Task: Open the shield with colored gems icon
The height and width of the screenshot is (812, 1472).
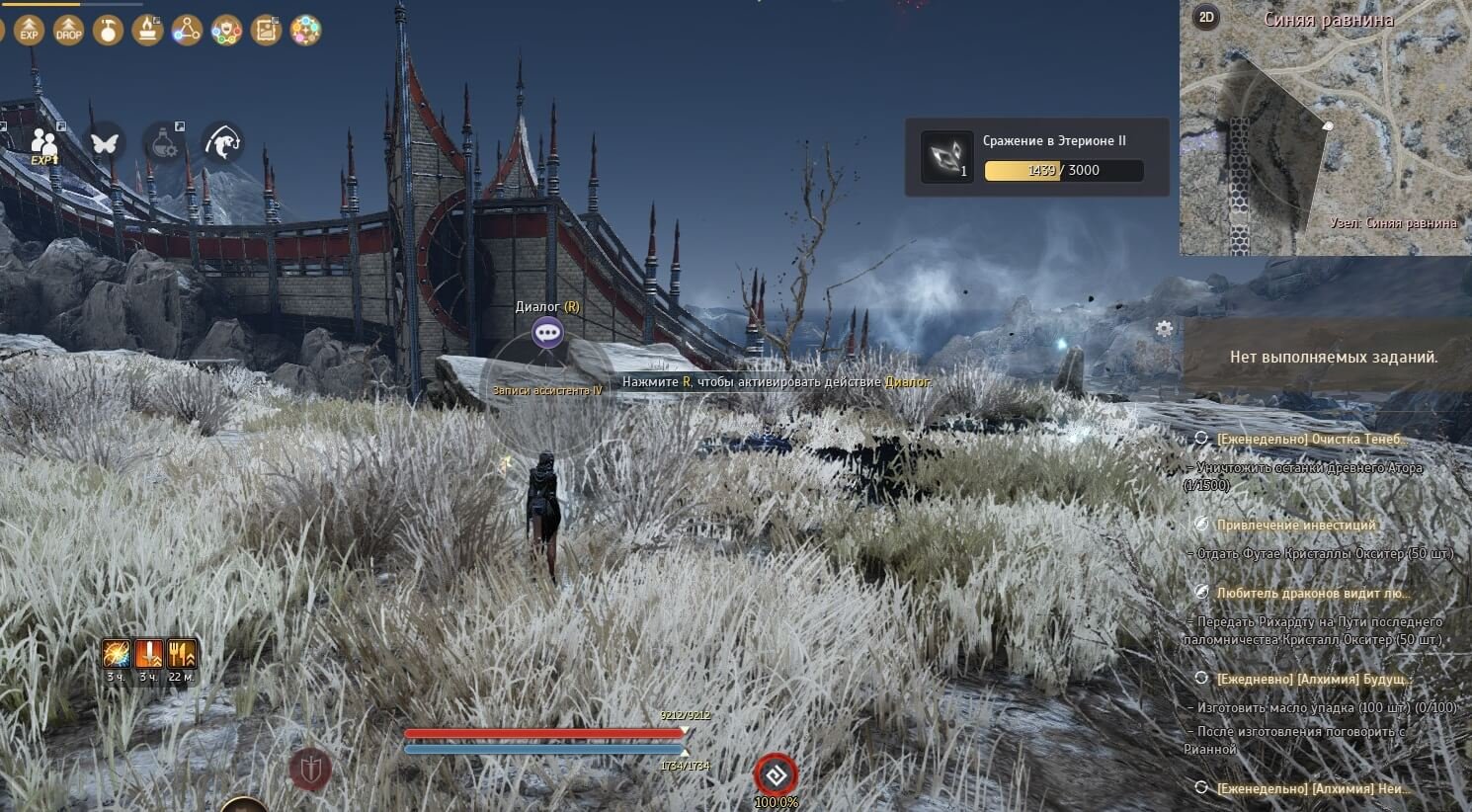Action: [226, 30]
